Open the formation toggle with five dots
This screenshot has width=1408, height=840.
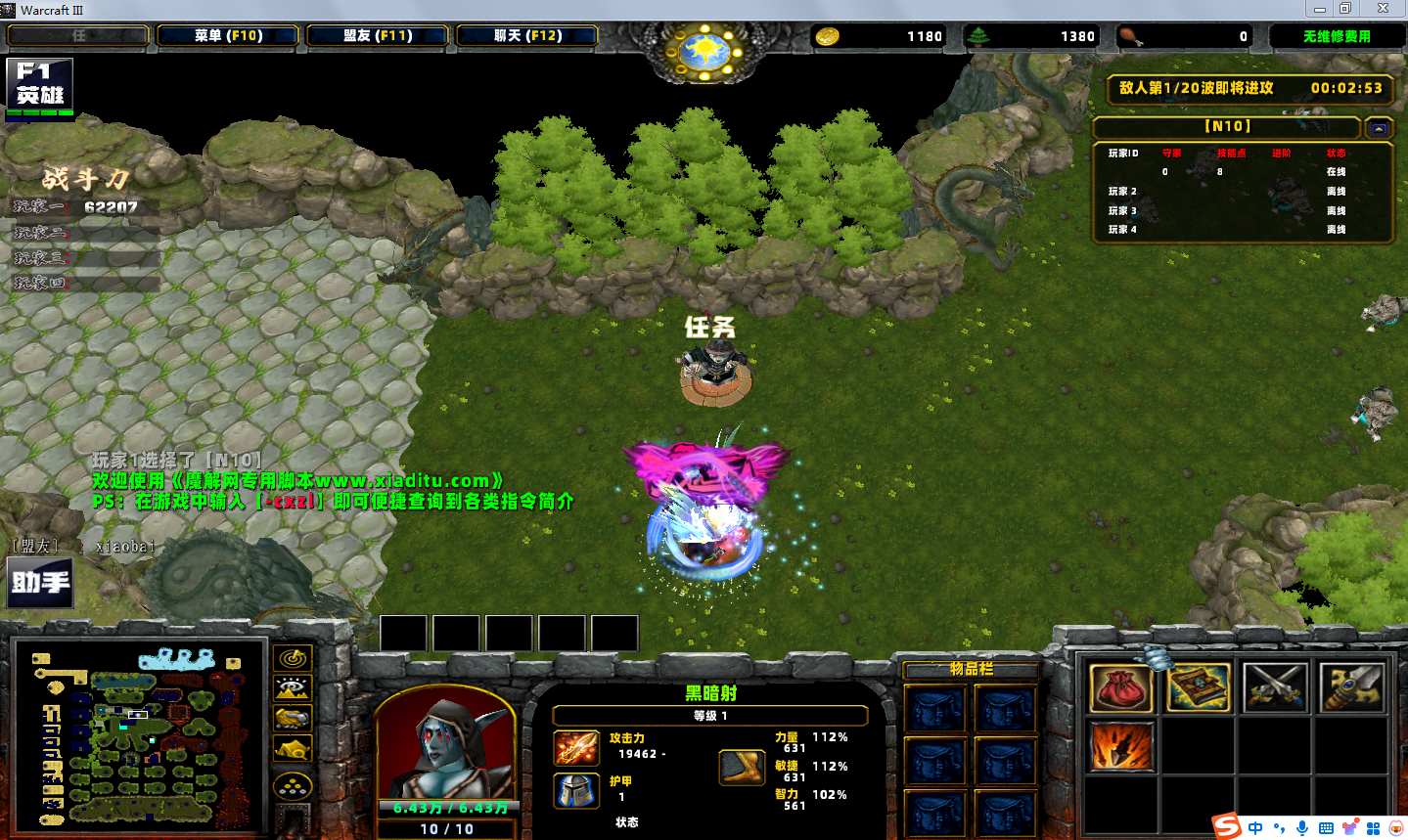293,785
